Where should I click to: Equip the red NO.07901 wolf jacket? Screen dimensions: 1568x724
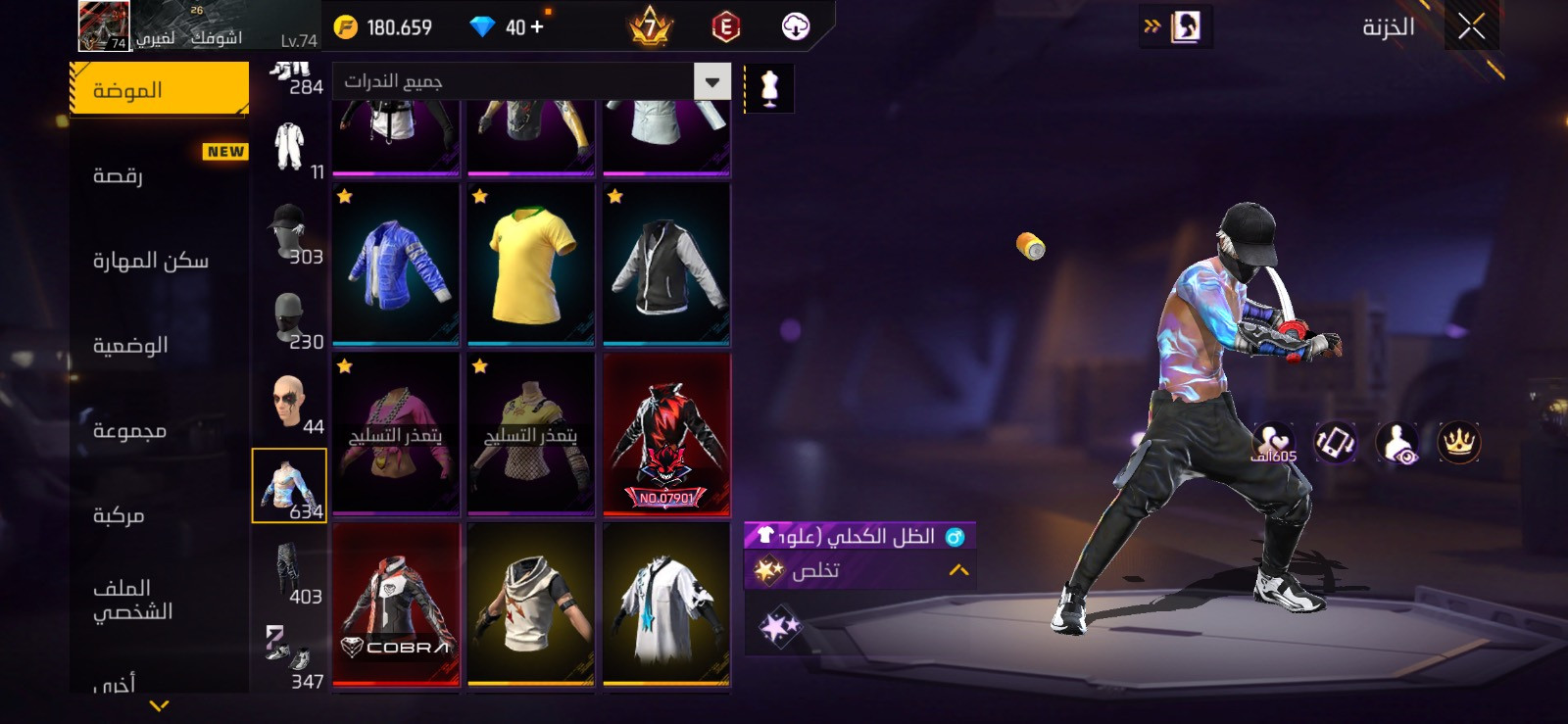tap(666, 434)
